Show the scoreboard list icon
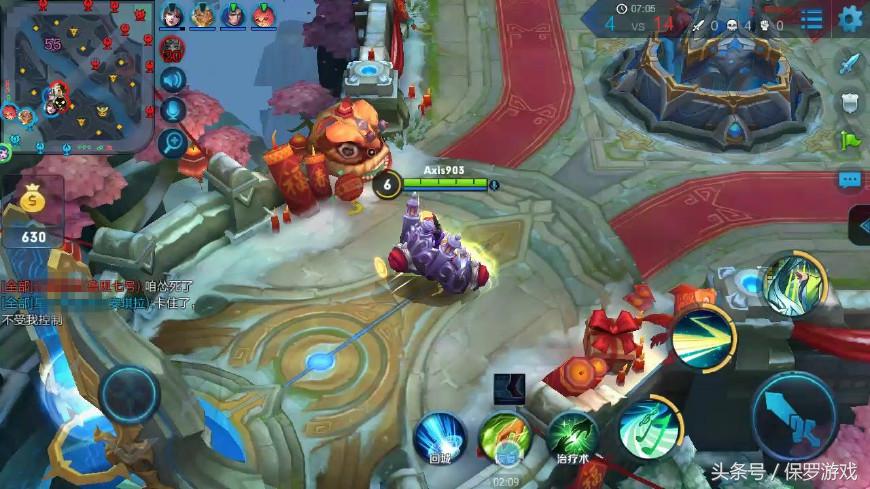This screenshot has width=870, height=489. point(811,19)
